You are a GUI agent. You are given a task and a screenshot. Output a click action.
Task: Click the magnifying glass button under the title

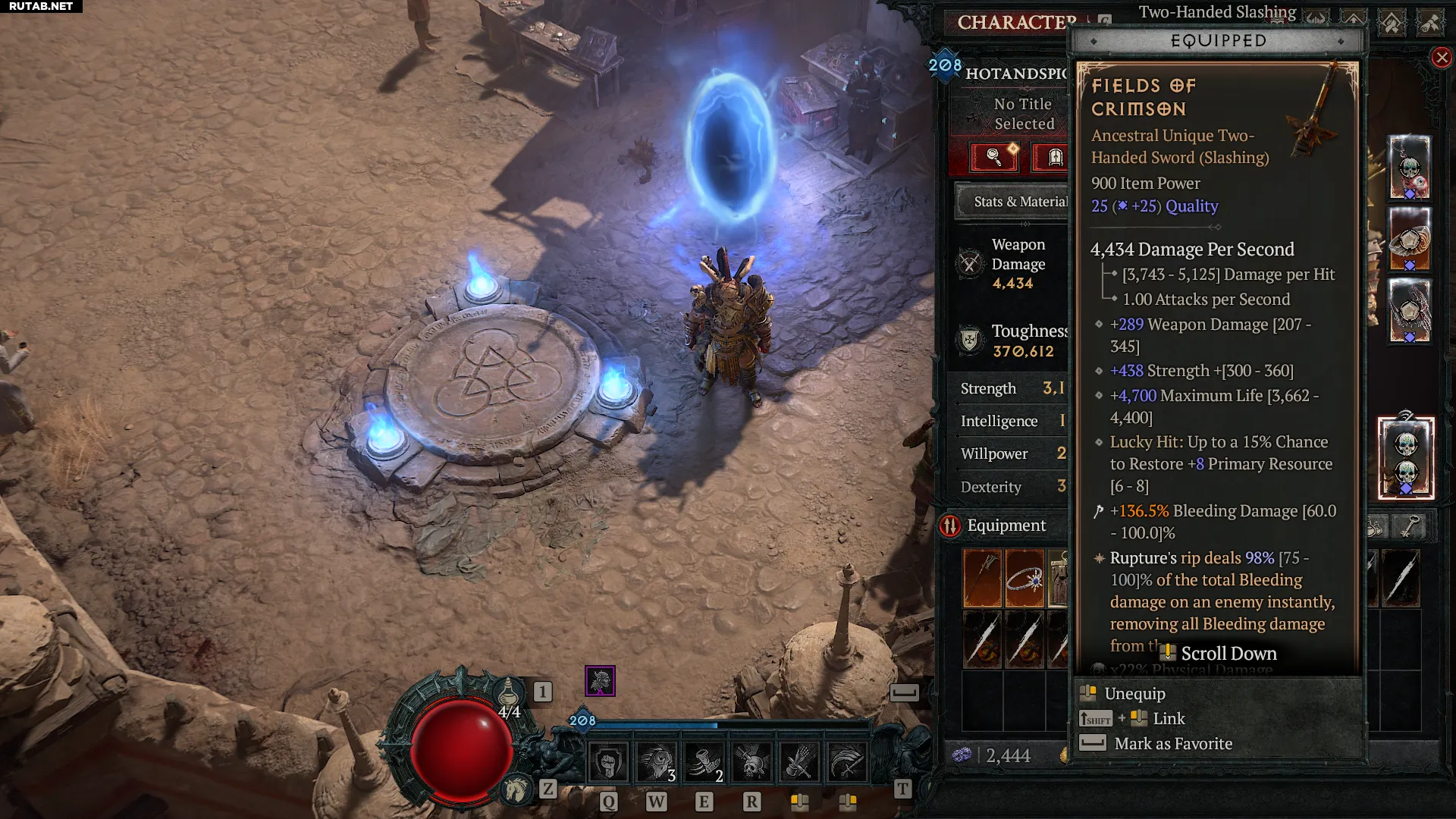coord(994,157)
